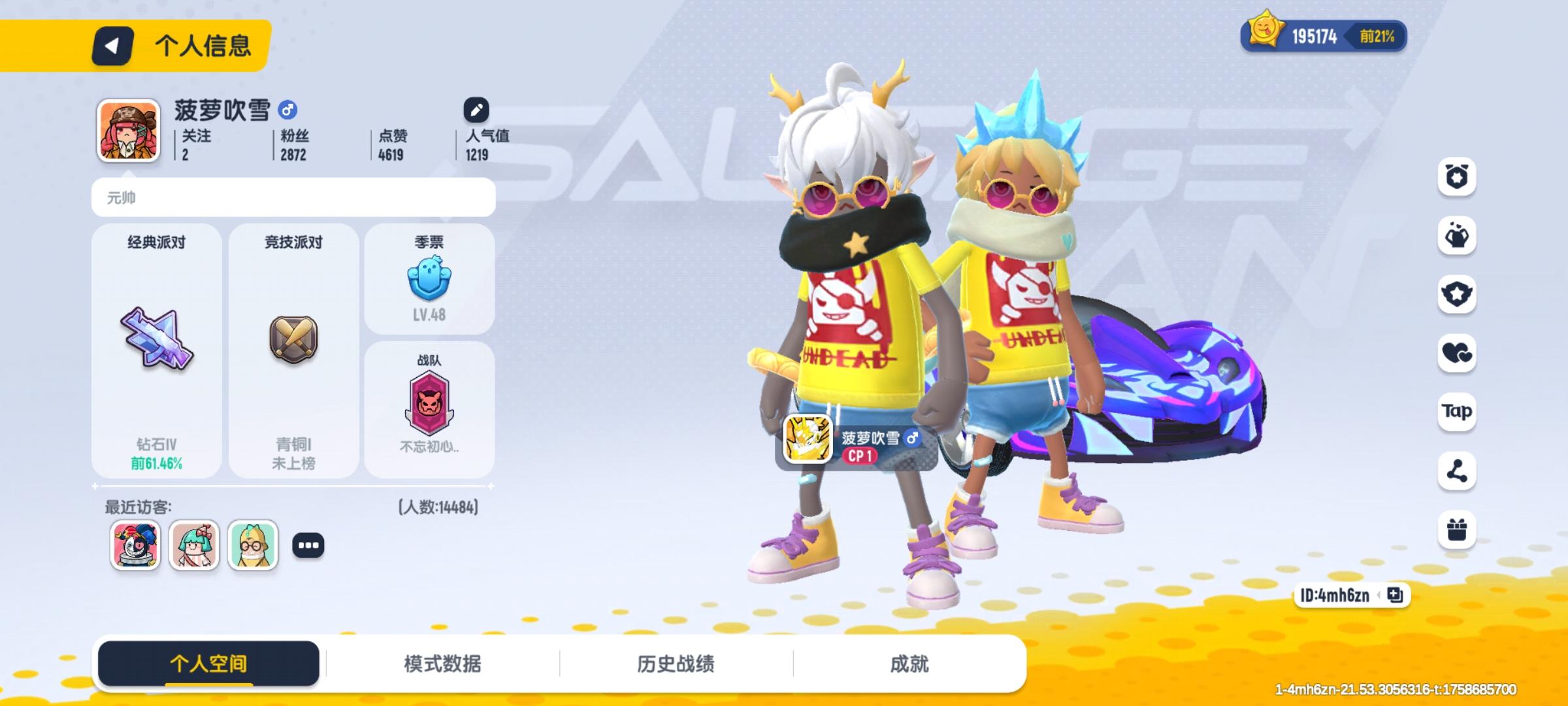Tap the double-hearts CP icon on right sidebar

point(1456,354)
